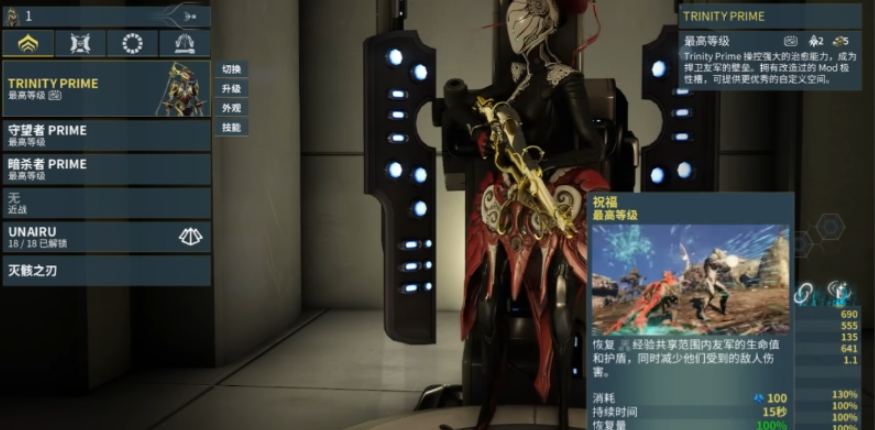Choose the 守望者 Prime weapon slot
875x430 pixels.
(x=106, y=135)
